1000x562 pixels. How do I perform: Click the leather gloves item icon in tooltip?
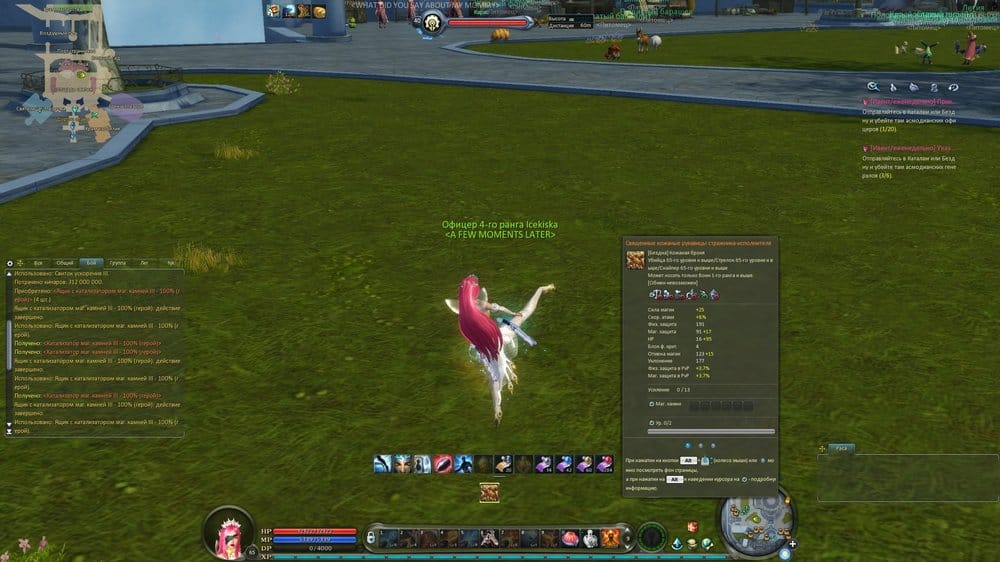click(634, 260)
